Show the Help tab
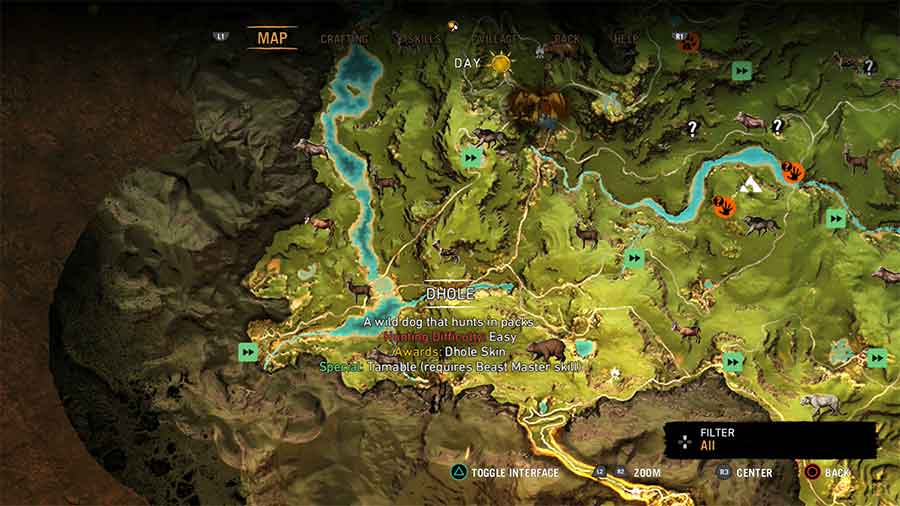 [x=625, y=39]
